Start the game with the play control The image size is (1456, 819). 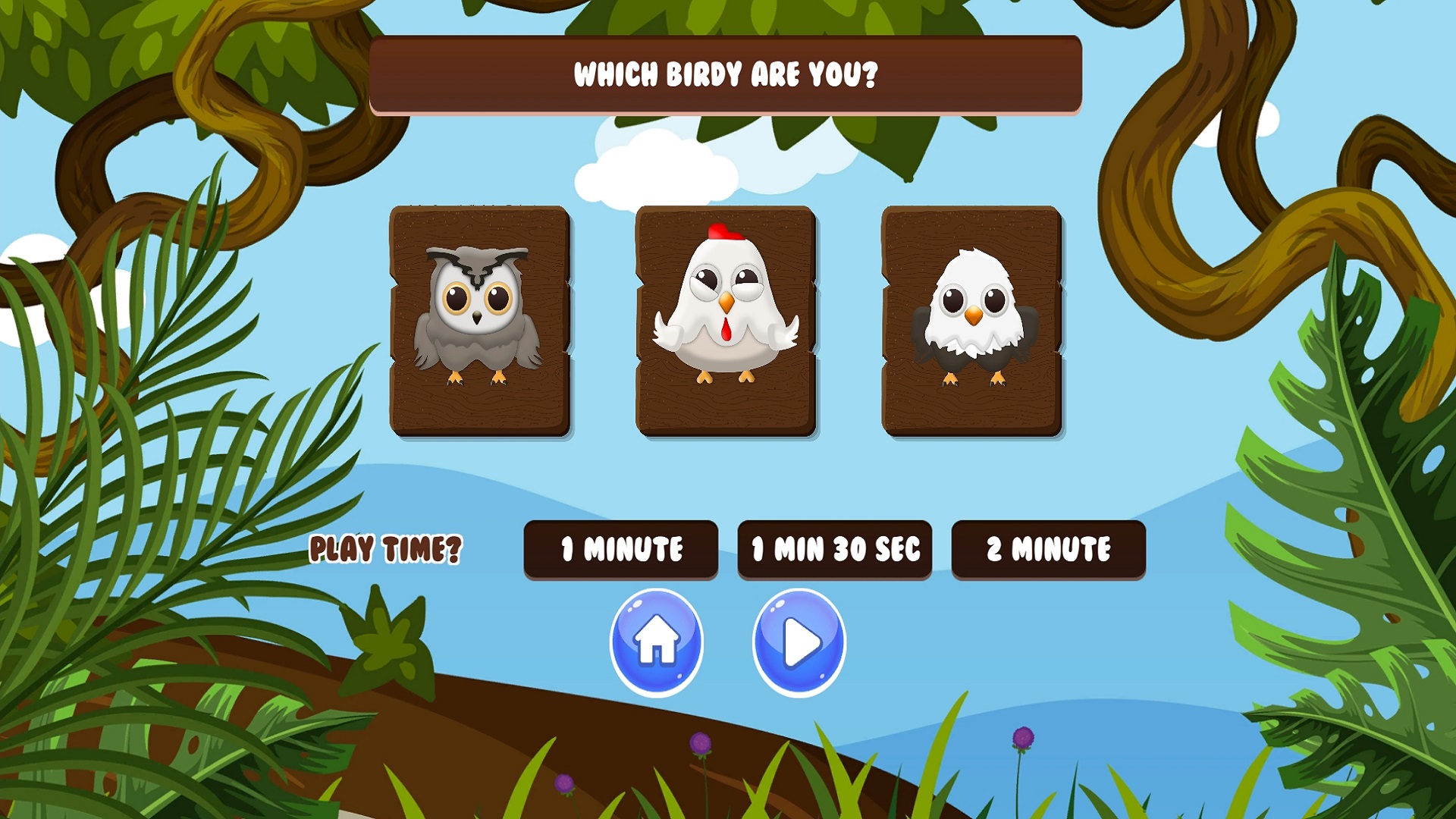[799, 641]
